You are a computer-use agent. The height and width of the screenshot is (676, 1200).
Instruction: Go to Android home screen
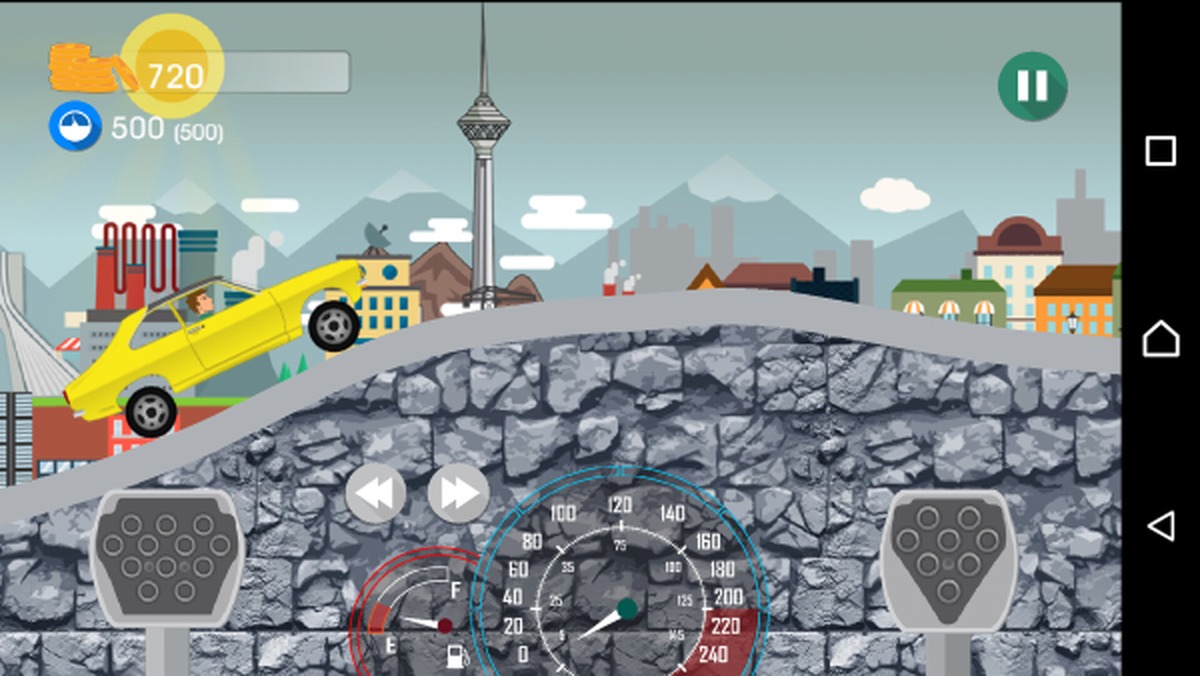[1160, 339]
